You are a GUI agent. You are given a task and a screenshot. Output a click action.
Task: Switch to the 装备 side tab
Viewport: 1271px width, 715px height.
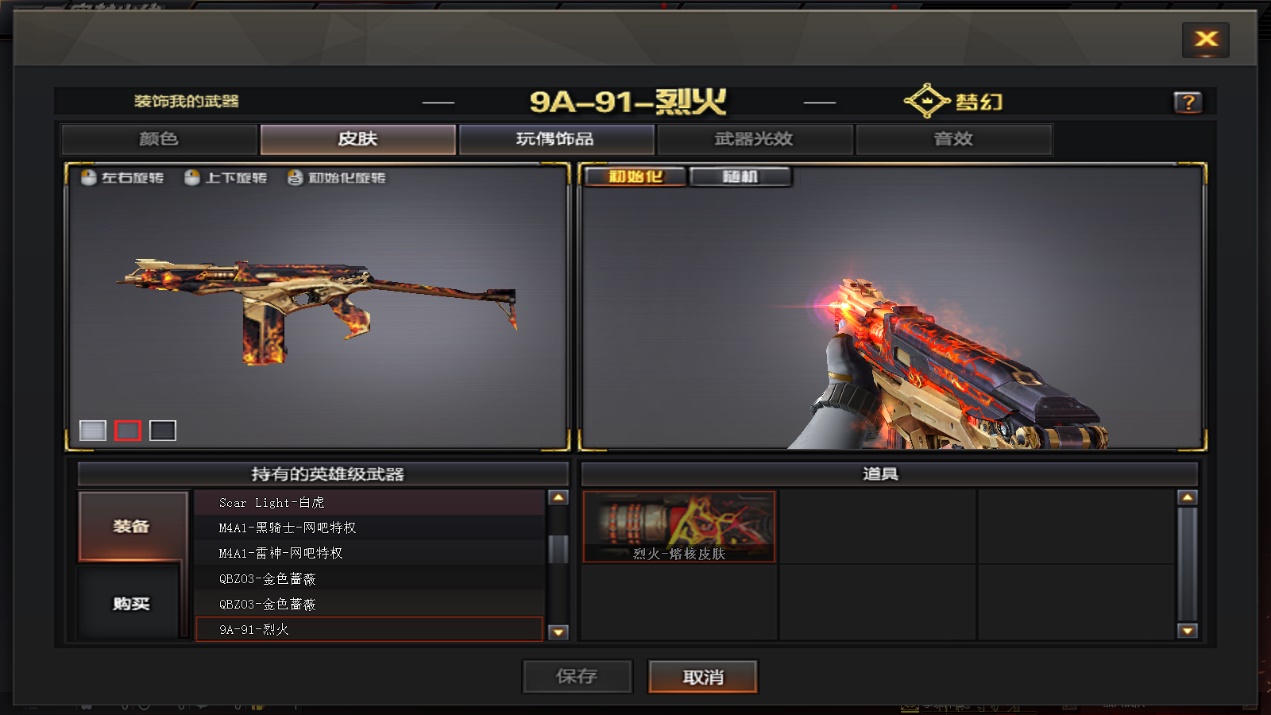(x=132, y=526)
